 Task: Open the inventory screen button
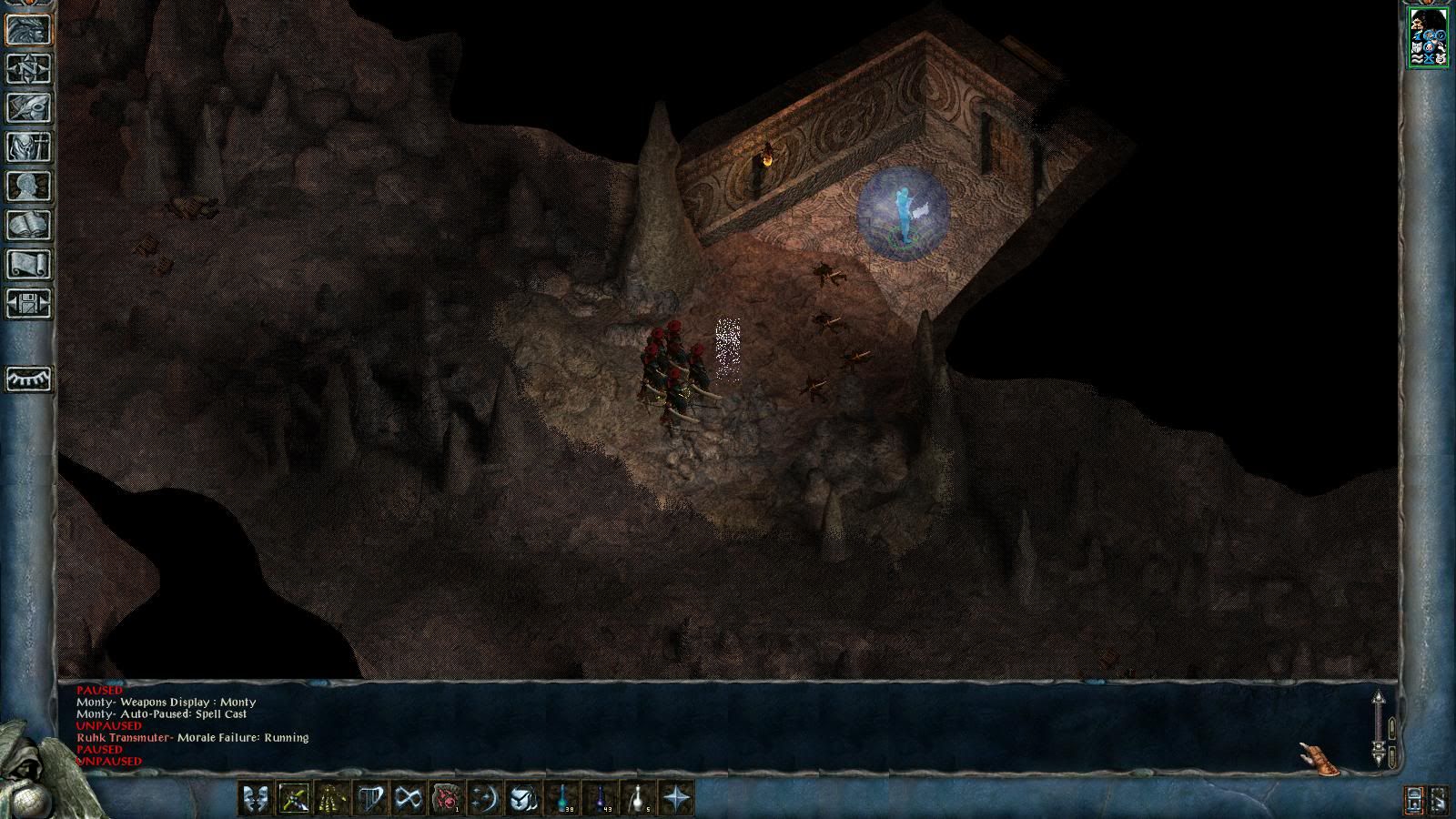click(x=28, y=147)
